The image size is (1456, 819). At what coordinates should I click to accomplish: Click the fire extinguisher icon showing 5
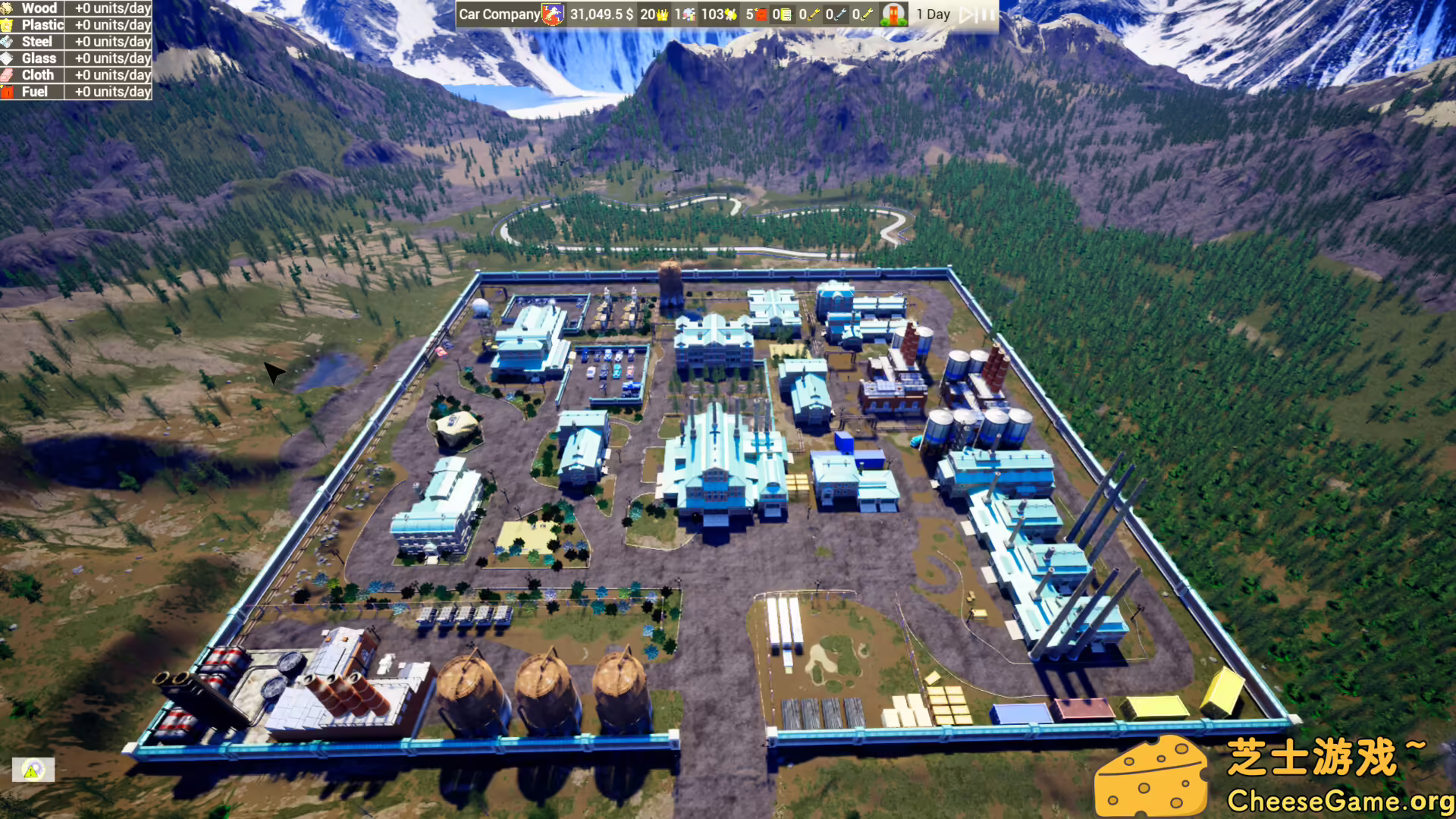763,14
